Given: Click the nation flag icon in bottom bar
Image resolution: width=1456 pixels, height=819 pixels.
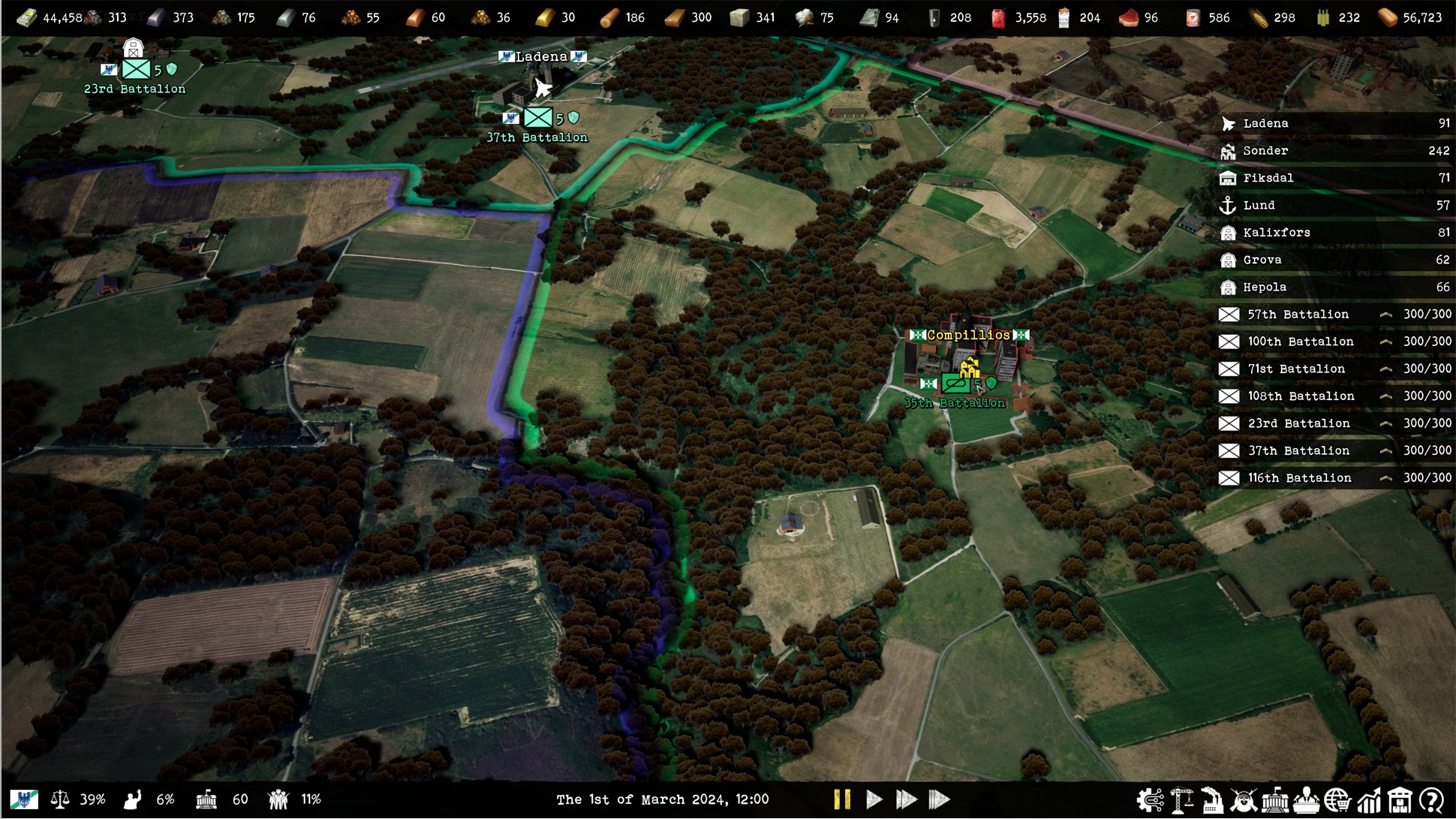Looking at the screenshot, I should tap(24, 799).
